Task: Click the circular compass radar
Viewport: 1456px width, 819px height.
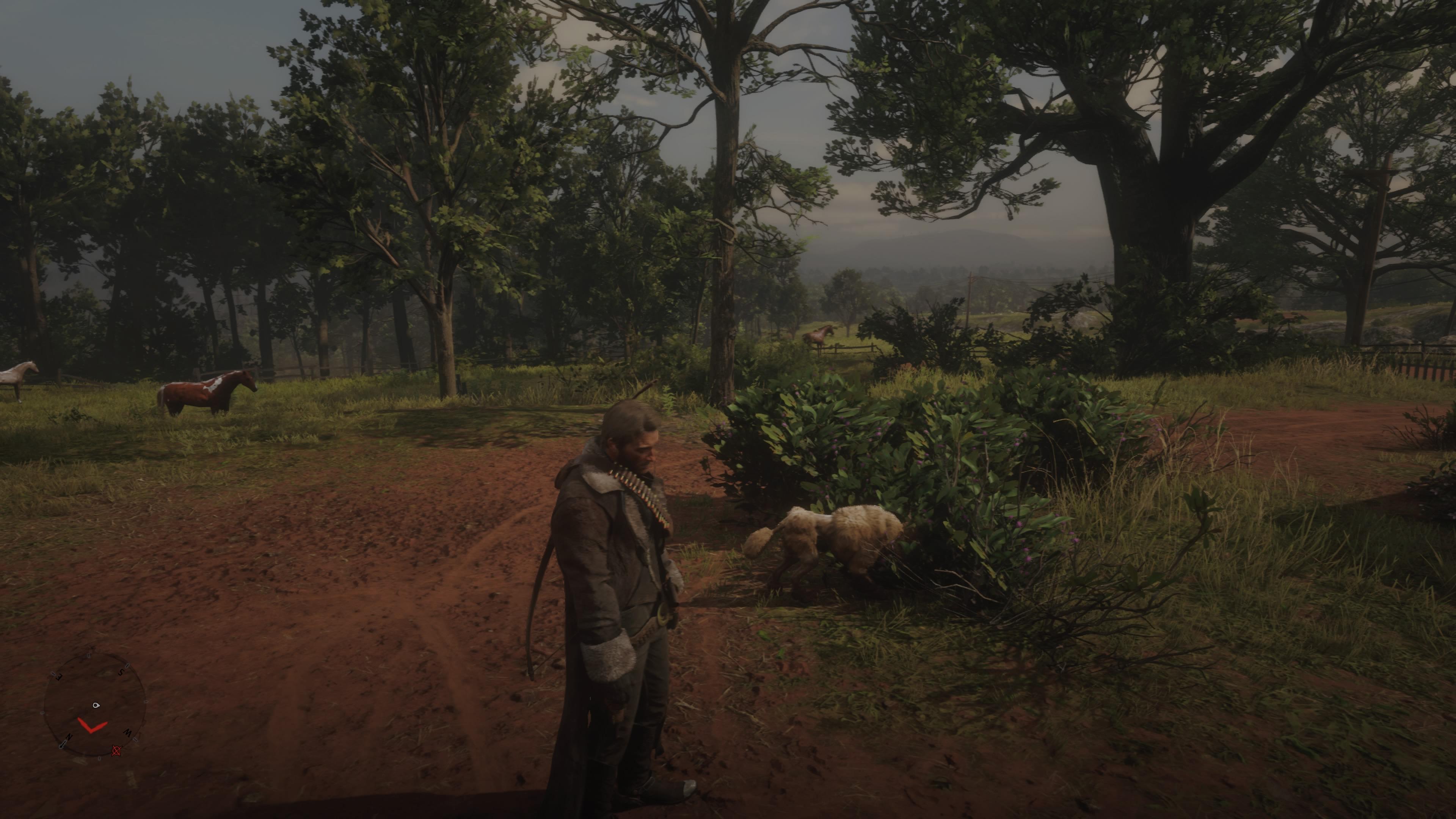Action: point(95,704)
